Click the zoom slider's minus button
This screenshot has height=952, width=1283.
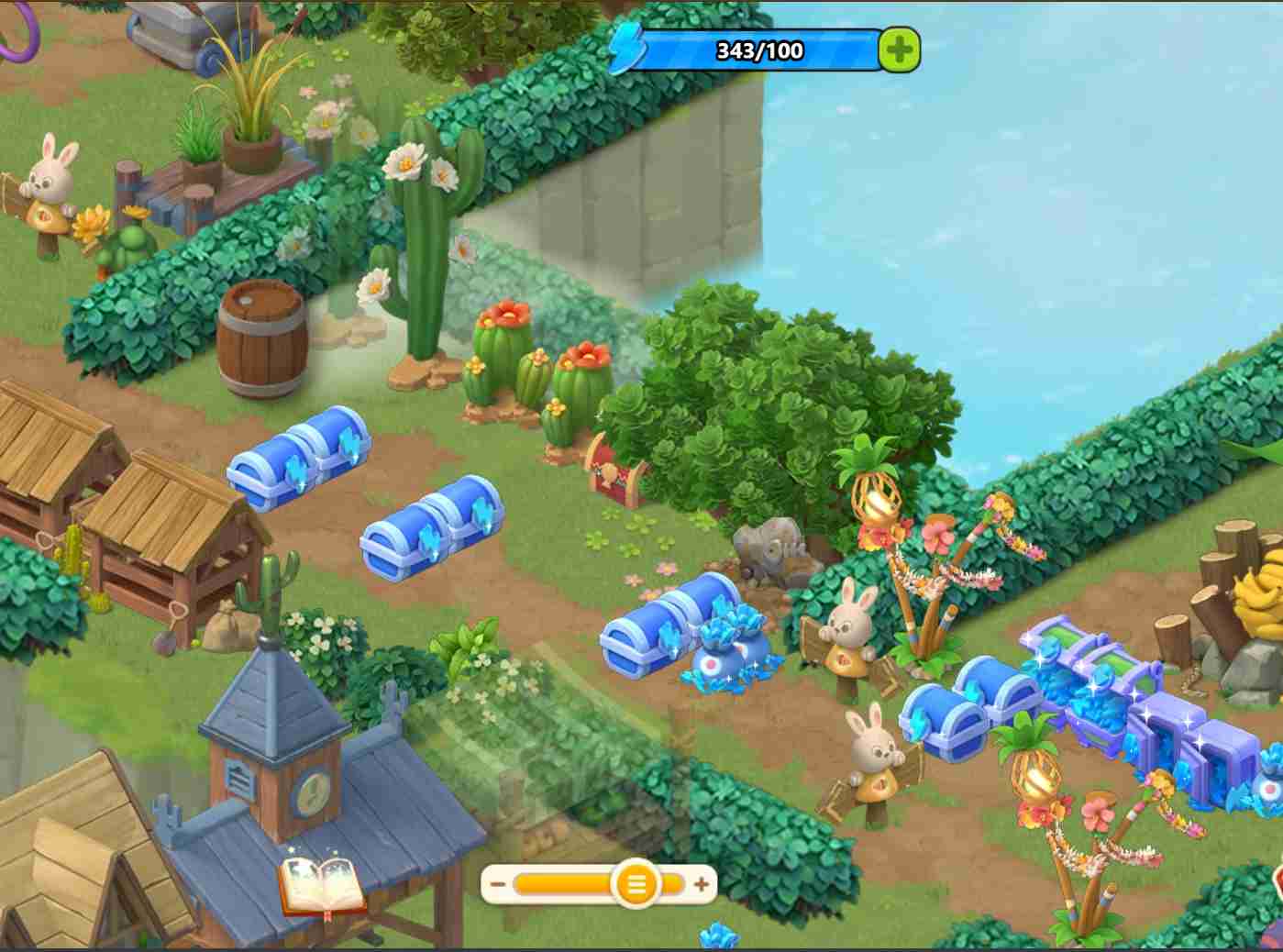(x=498, y=885)
